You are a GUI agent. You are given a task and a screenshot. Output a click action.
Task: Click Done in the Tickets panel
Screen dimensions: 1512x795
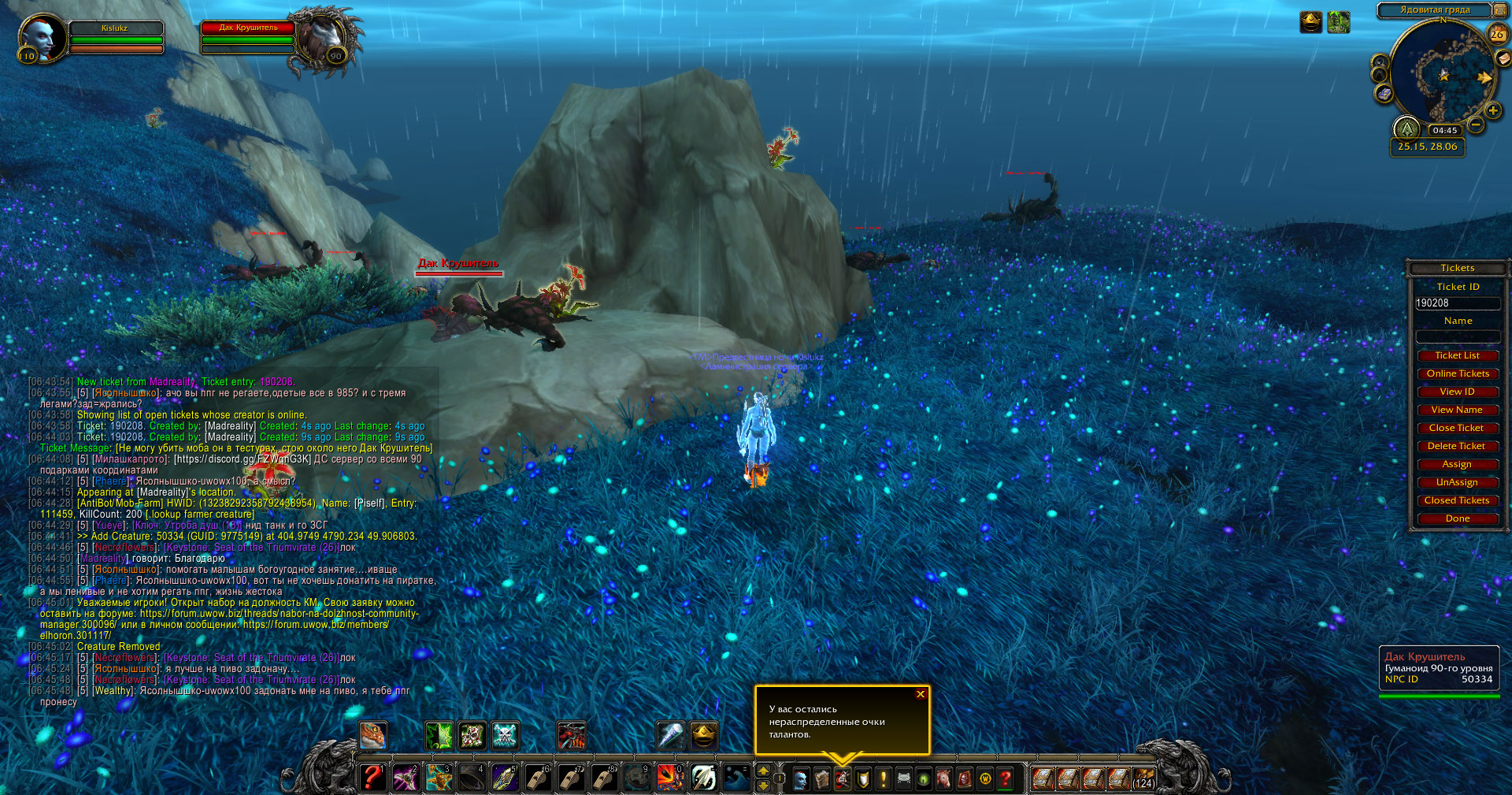(x=1457, y=518)
